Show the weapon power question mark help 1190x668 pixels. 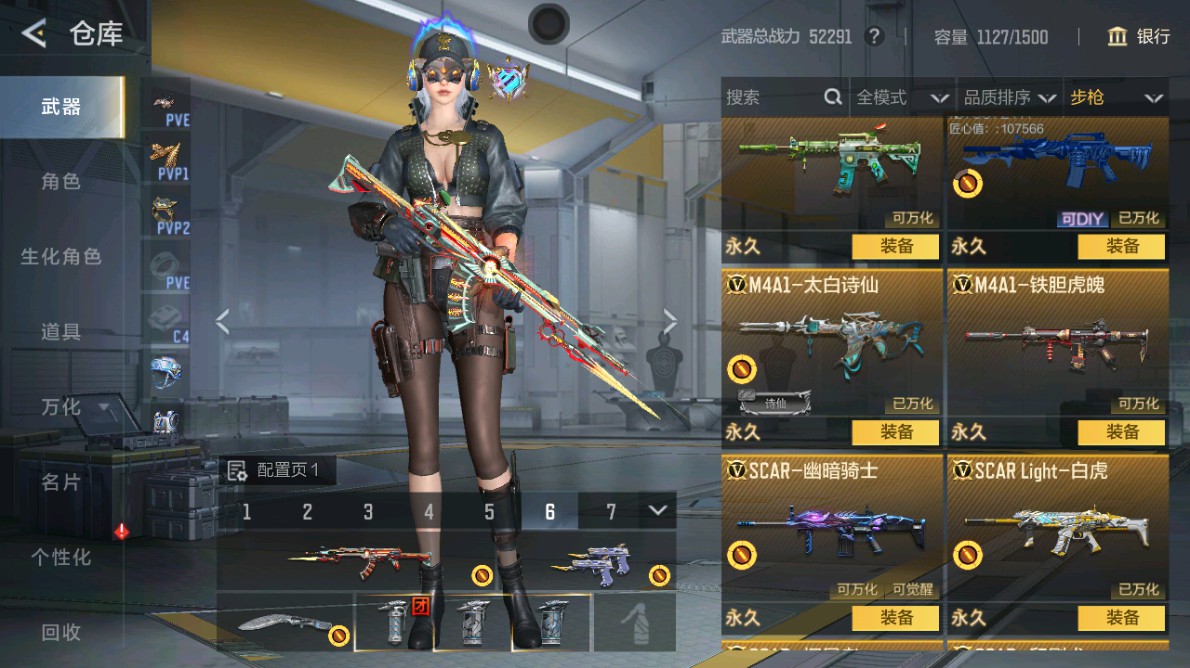coord(875,37)
